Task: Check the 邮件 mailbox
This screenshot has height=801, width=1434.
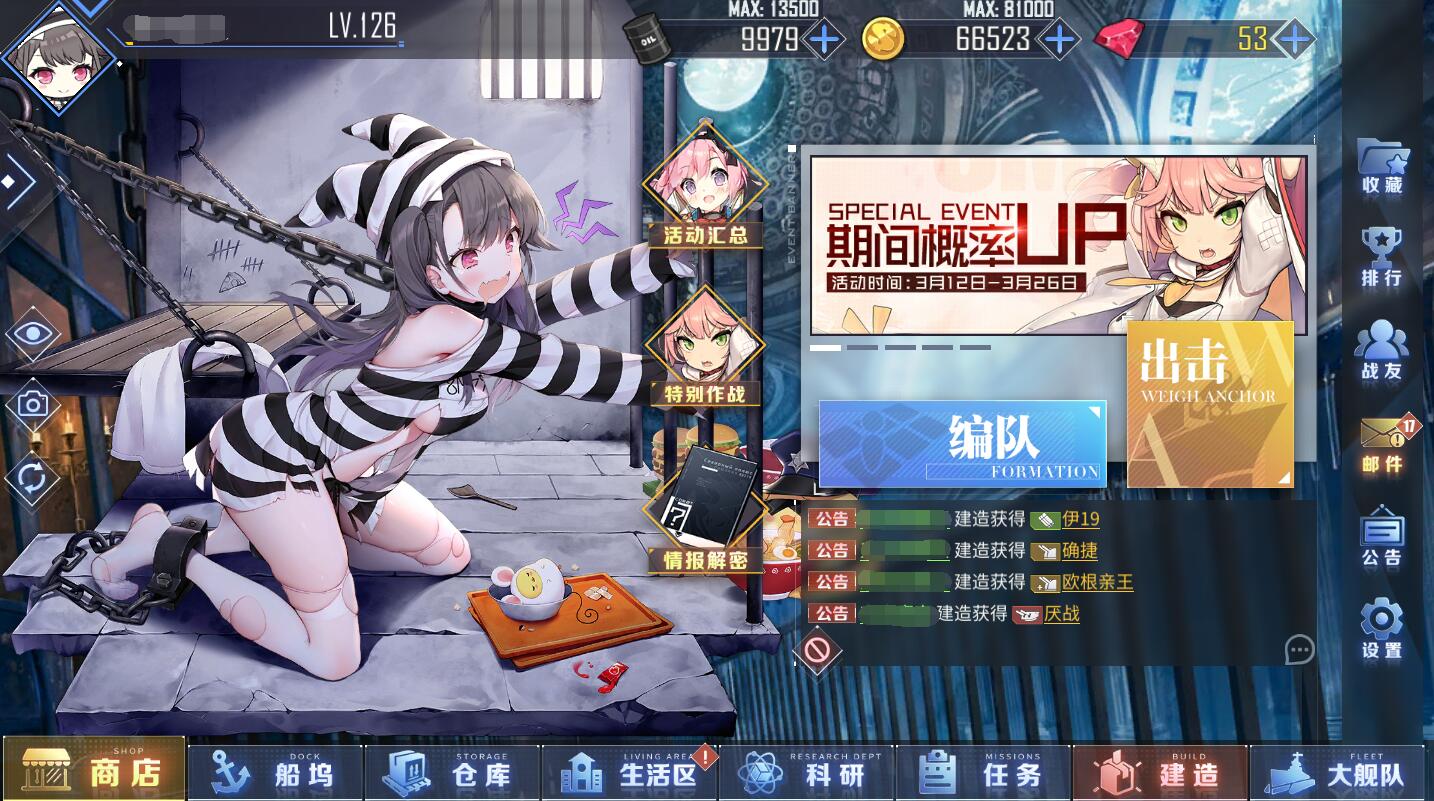Action: click(x=1382, y=444)
